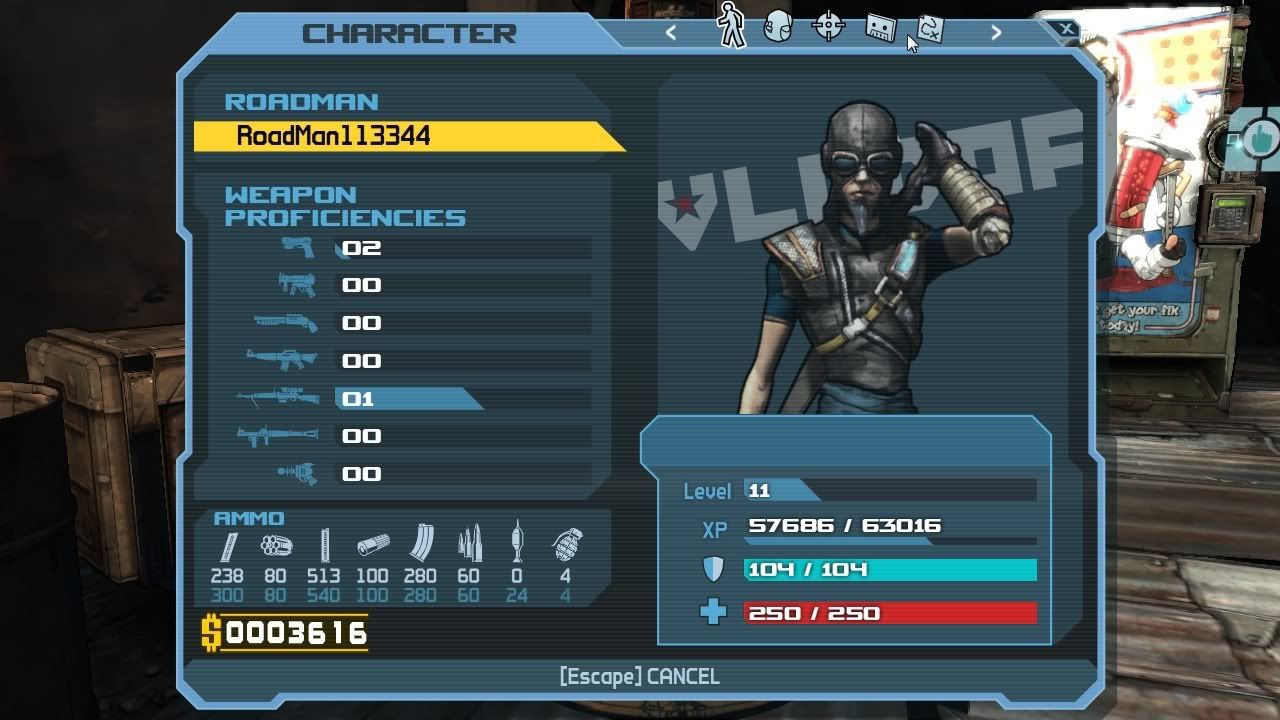
Task: Highlight the sniper rifle proficiency row
Action: [x=420, y=399]
